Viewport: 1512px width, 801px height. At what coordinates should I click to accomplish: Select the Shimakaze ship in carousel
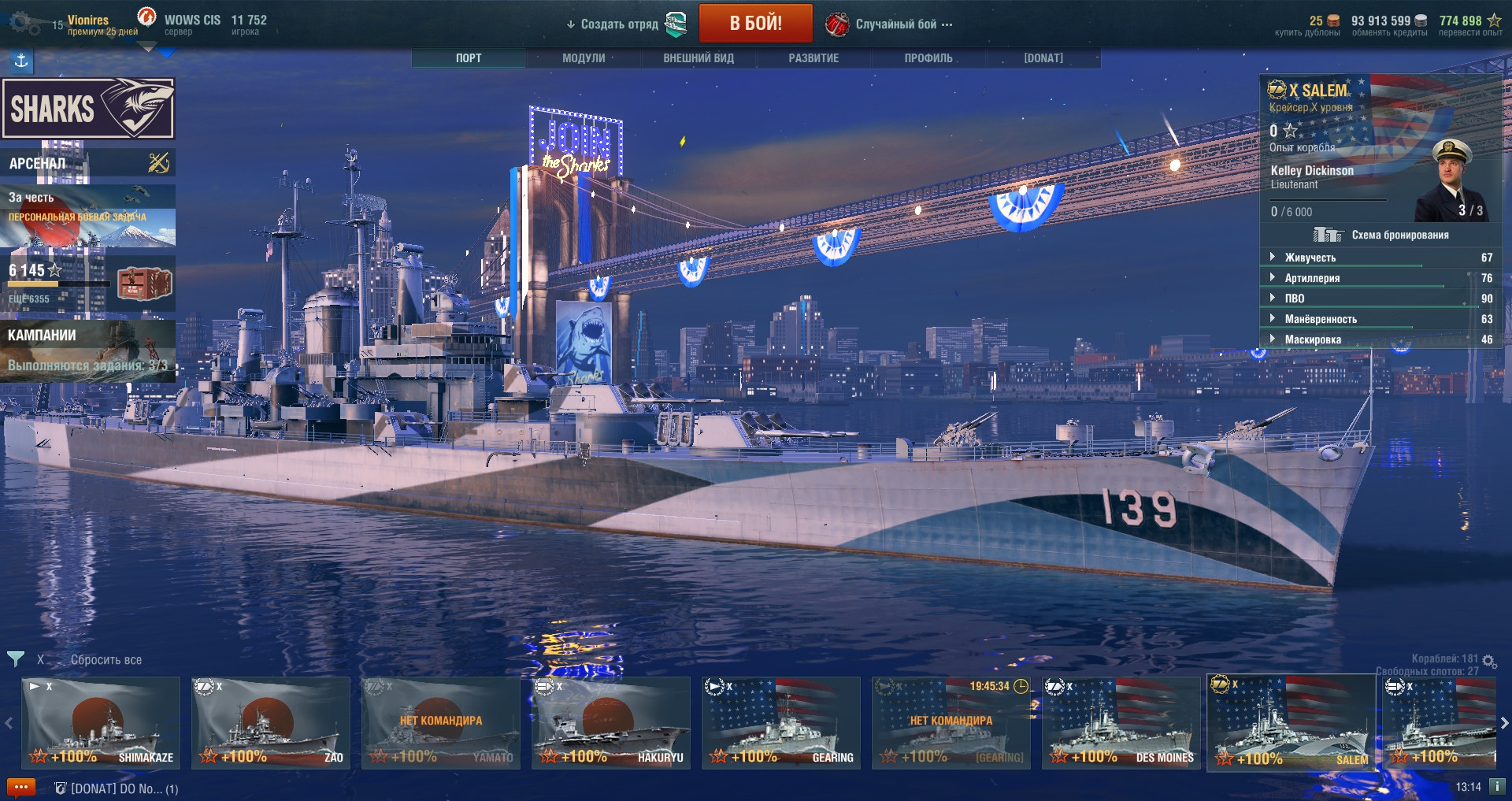click(101, 723)
